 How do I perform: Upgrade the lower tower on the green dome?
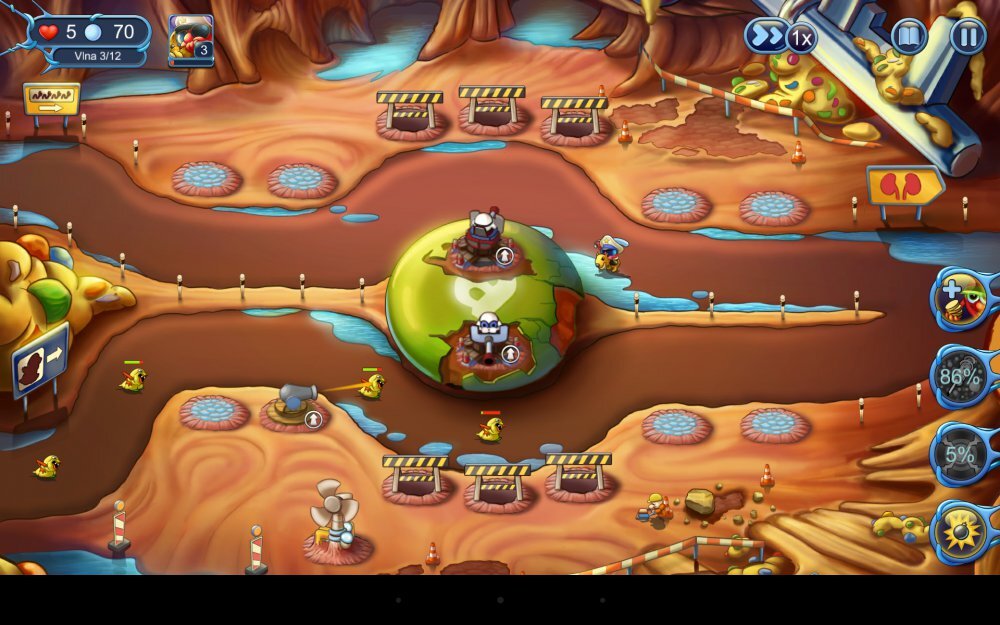511,353
